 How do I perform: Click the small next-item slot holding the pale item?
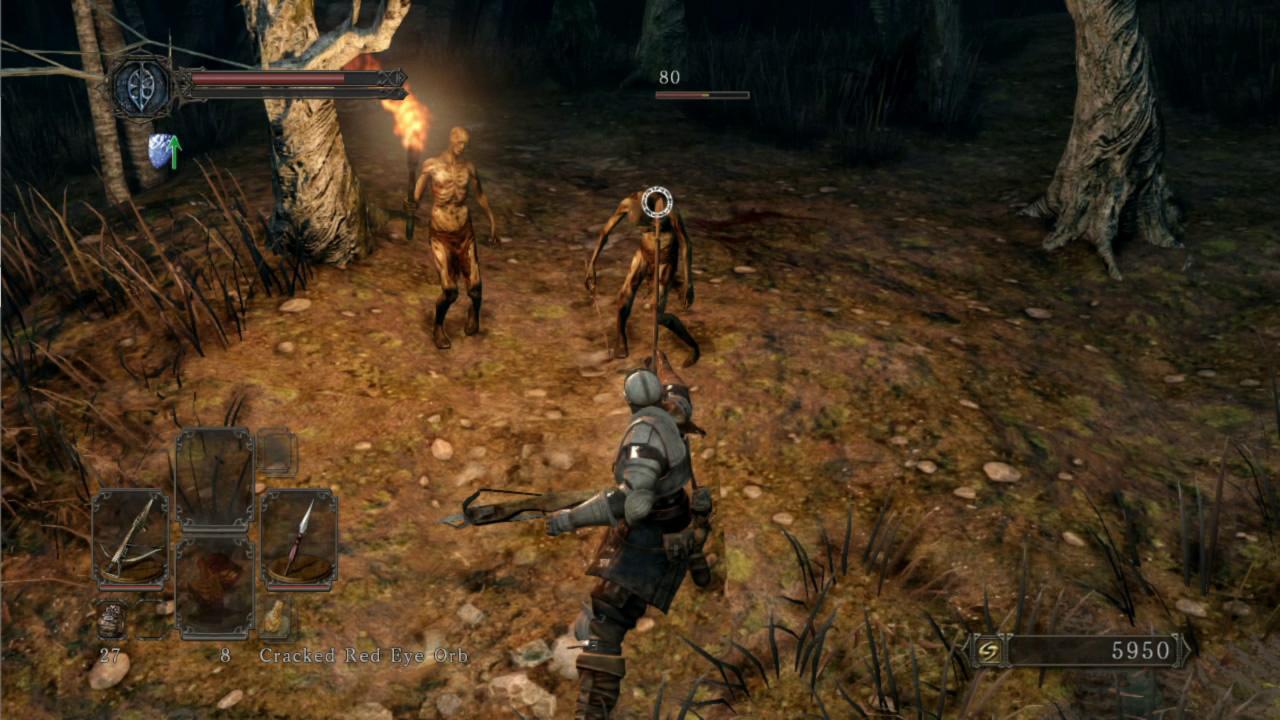tap(275, 618)
